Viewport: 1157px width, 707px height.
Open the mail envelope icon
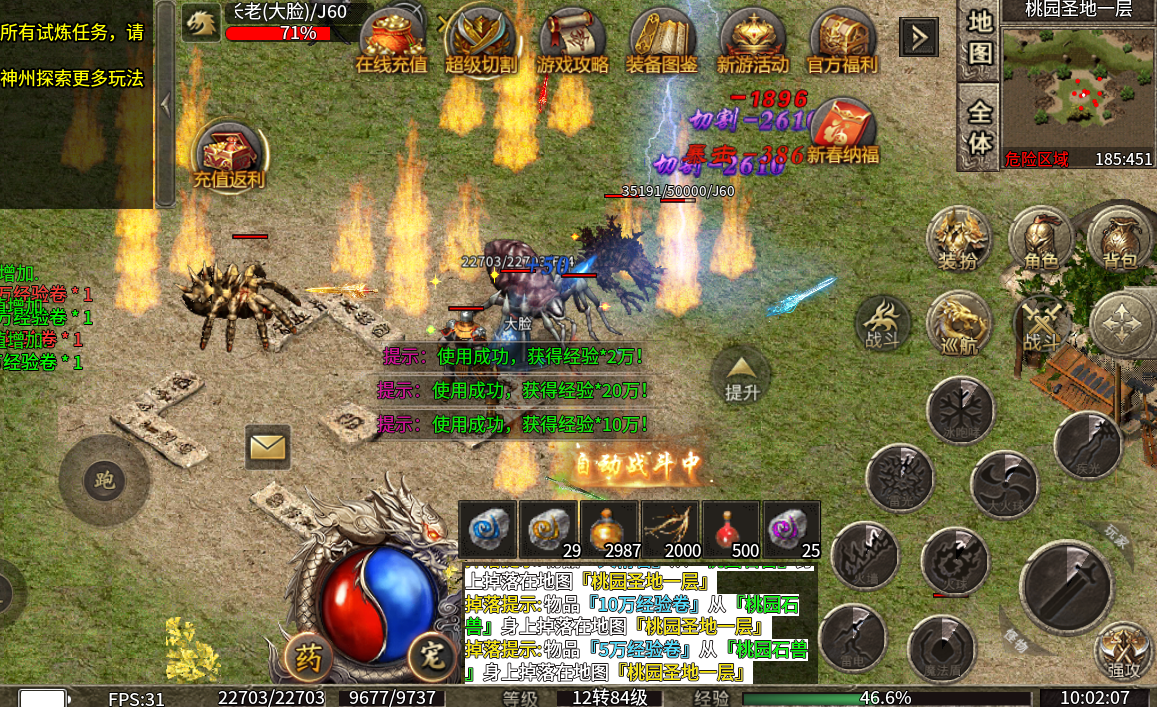coord(267,446)
